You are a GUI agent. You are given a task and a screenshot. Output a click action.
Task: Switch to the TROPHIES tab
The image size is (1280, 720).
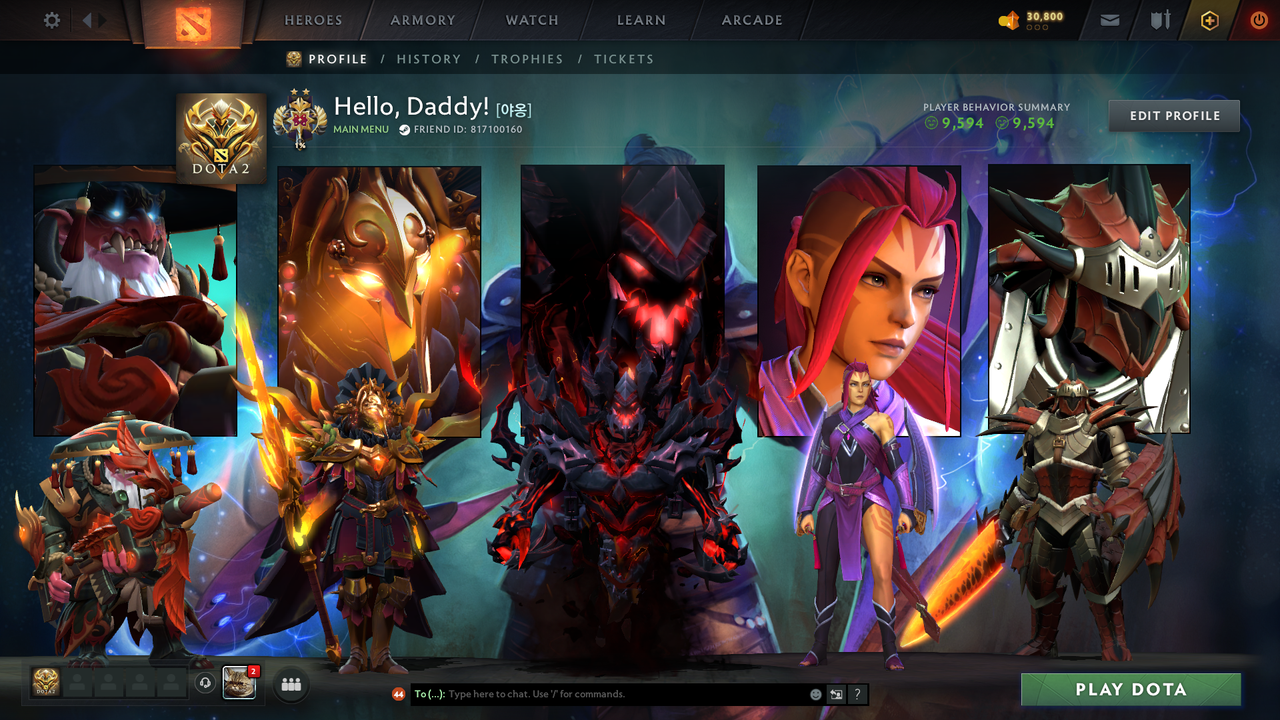point(527,59)
